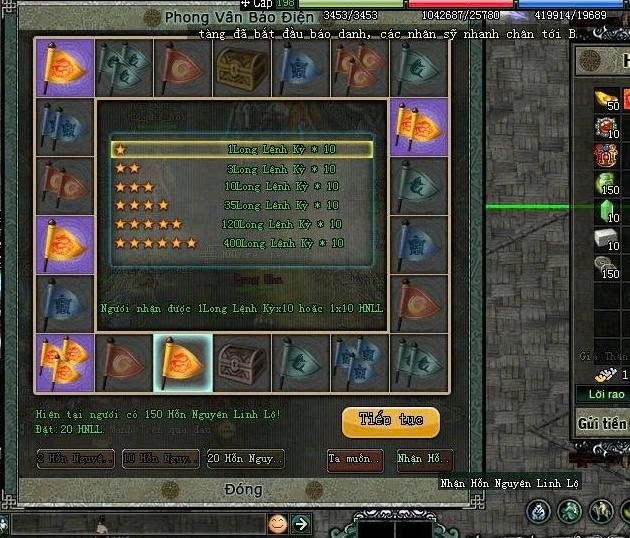The image size is (630, 538).
Task: Close the panel with Đóng
Action: [242, 489]
